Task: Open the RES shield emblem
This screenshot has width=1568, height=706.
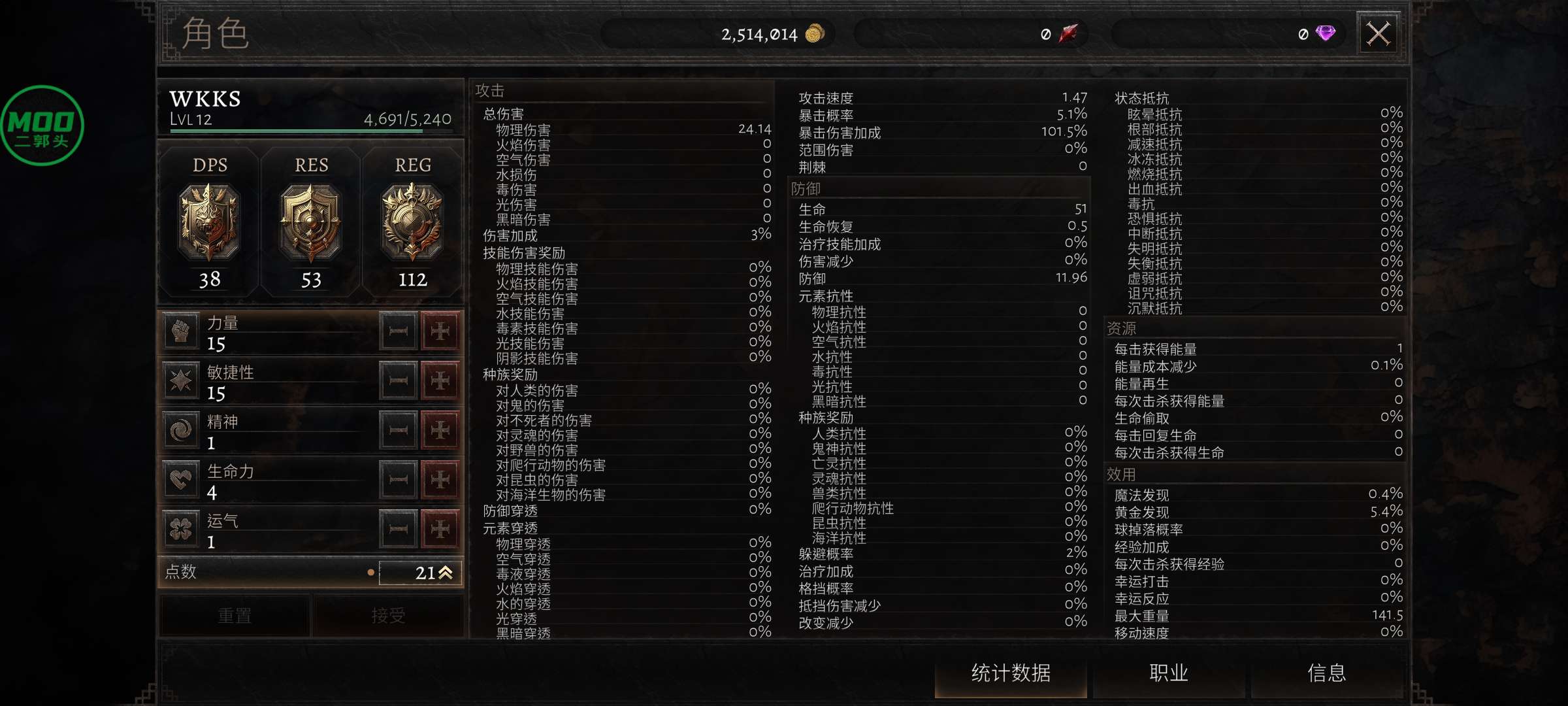Action: tap(312, 220)
